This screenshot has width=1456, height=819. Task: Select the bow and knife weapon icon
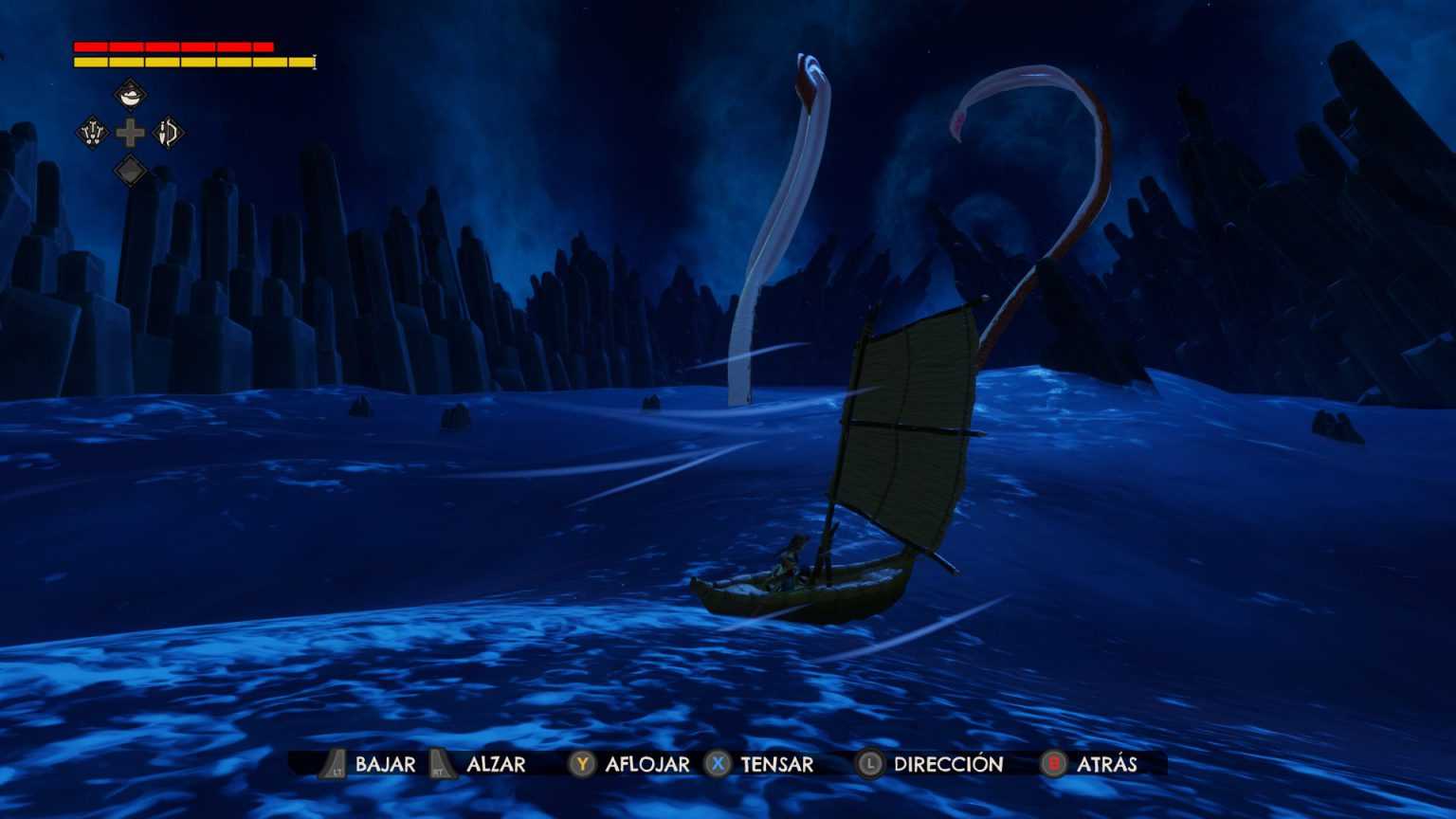tap(167, 134)
